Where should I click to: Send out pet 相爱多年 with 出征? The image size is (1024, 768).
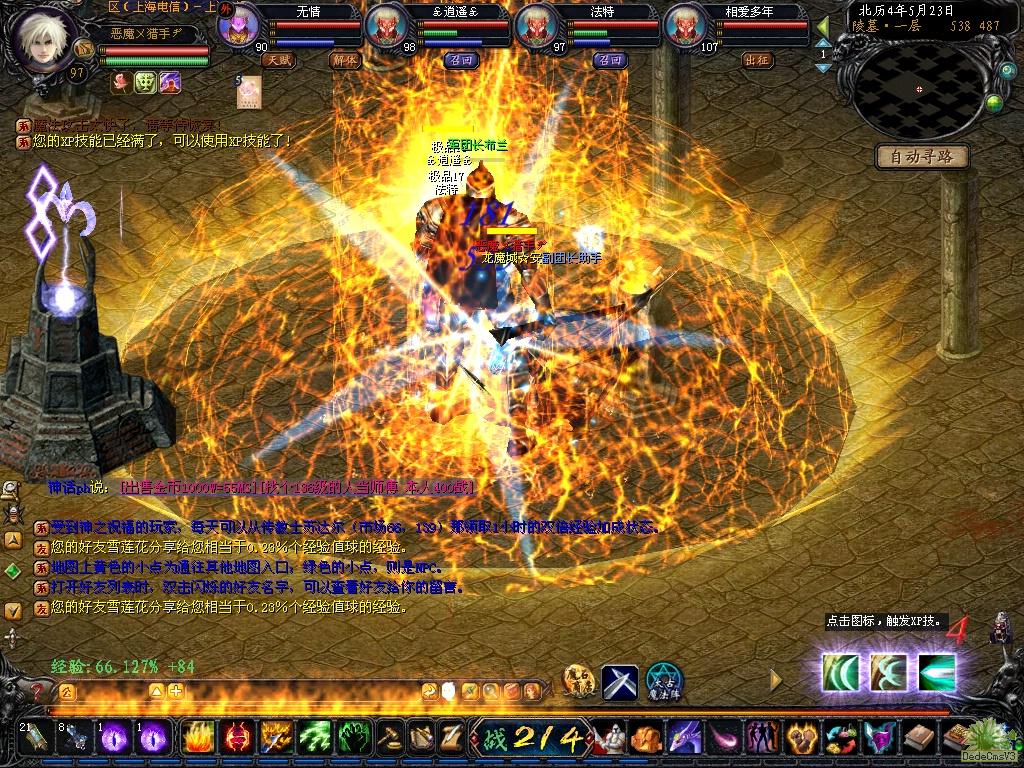point(759,60)
